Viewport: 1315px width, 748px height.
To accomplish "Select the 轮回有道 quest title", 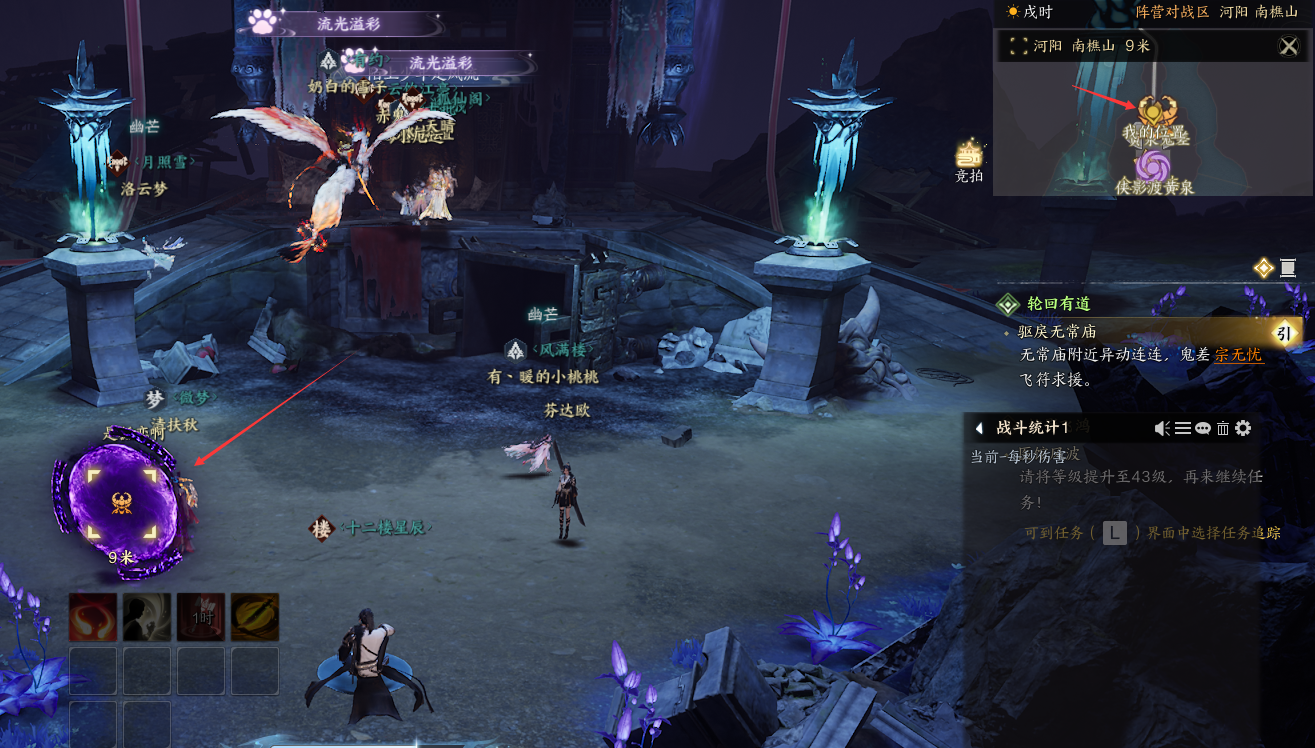I will tap(1060, 304).
